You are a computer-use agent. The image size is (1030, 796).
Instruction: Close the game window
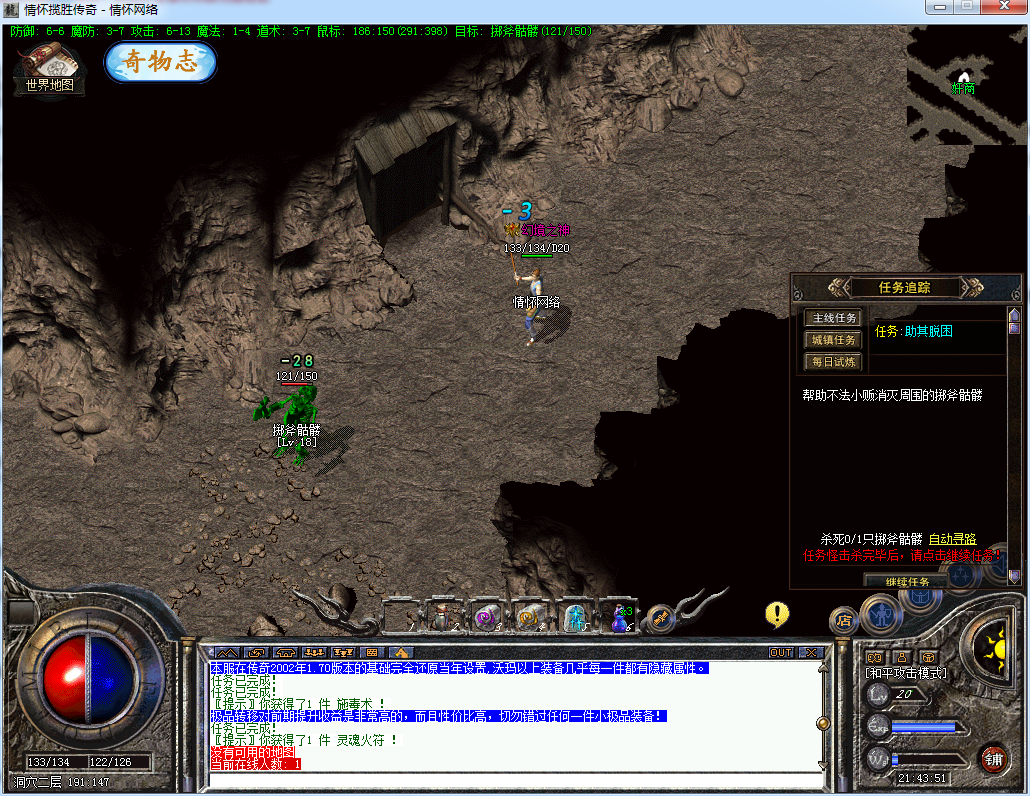pyautogui.click(x=1004, y=8)
